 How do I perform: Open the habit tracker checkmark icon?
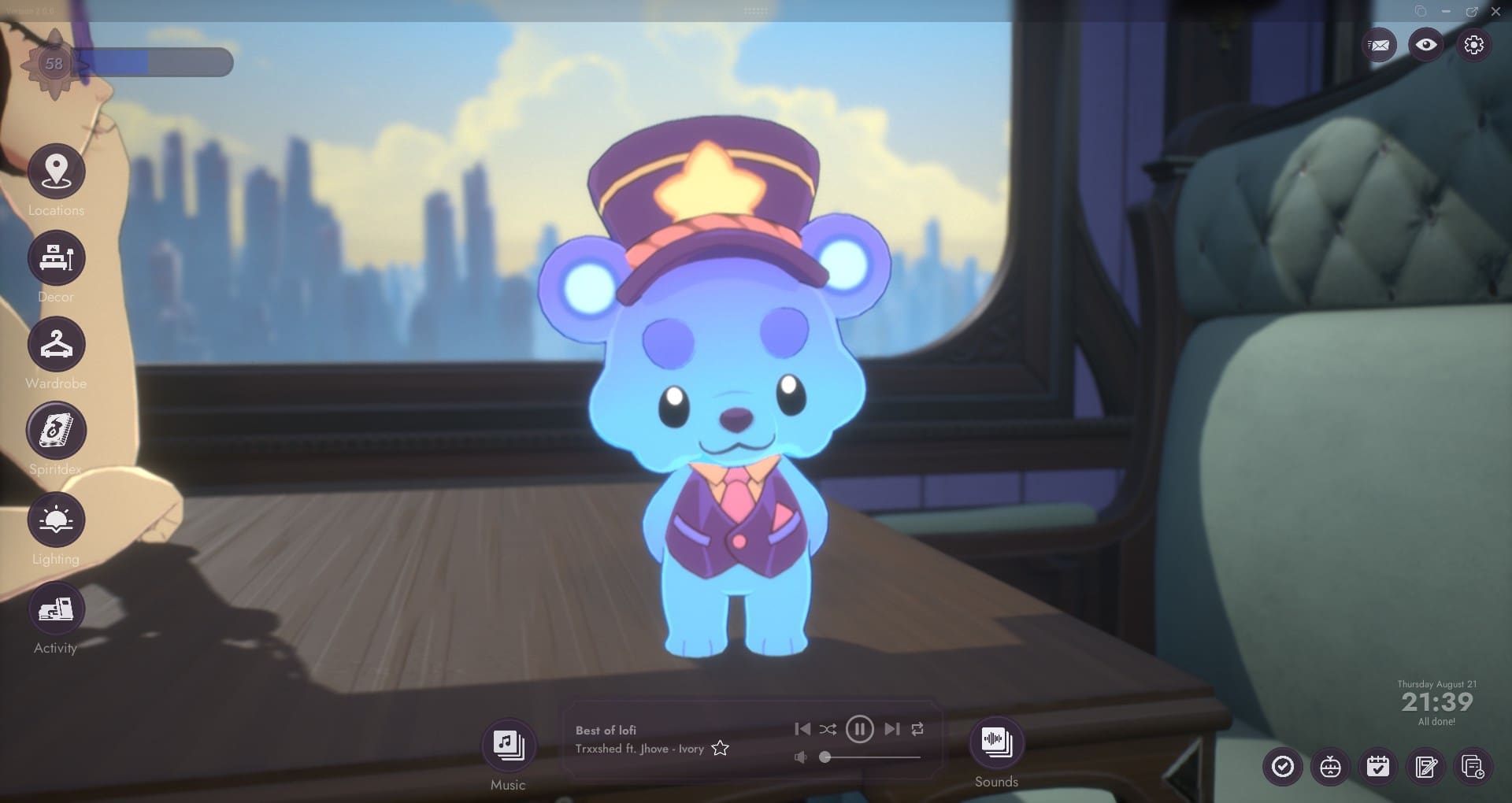(1284, 766)
